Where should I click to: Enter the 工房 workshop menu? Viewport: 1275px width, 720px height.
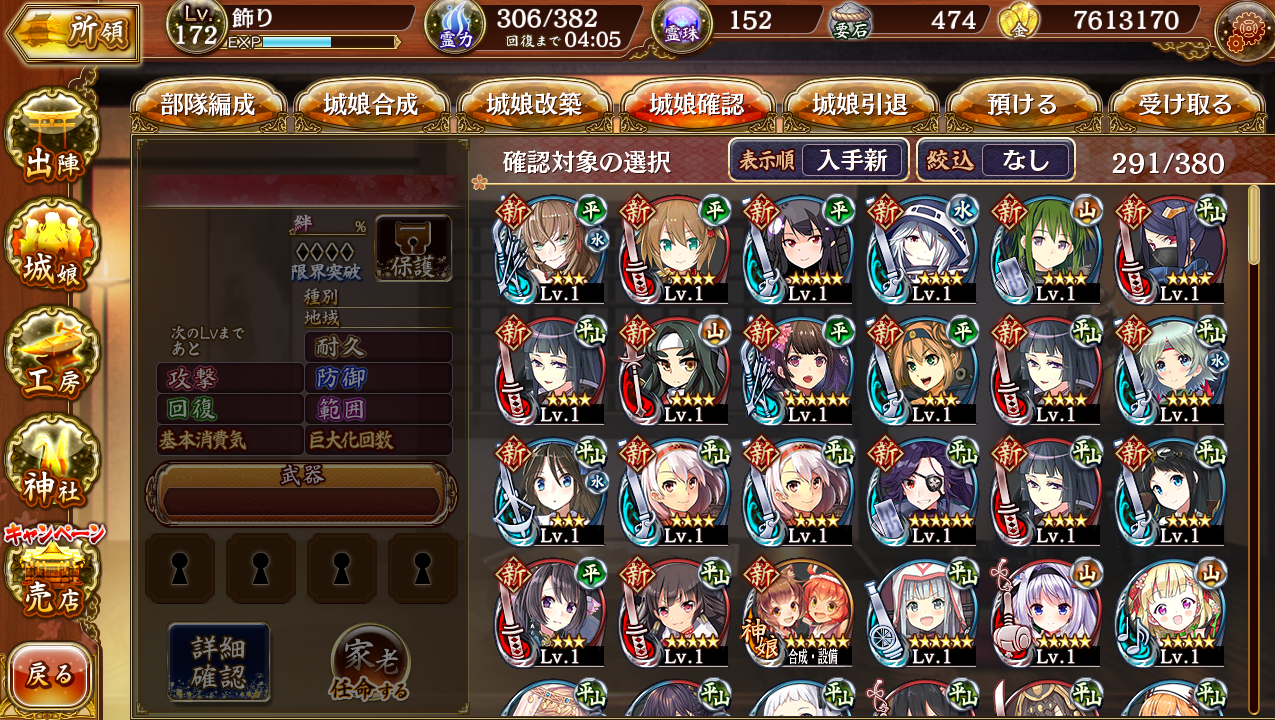tap(52, 357)
